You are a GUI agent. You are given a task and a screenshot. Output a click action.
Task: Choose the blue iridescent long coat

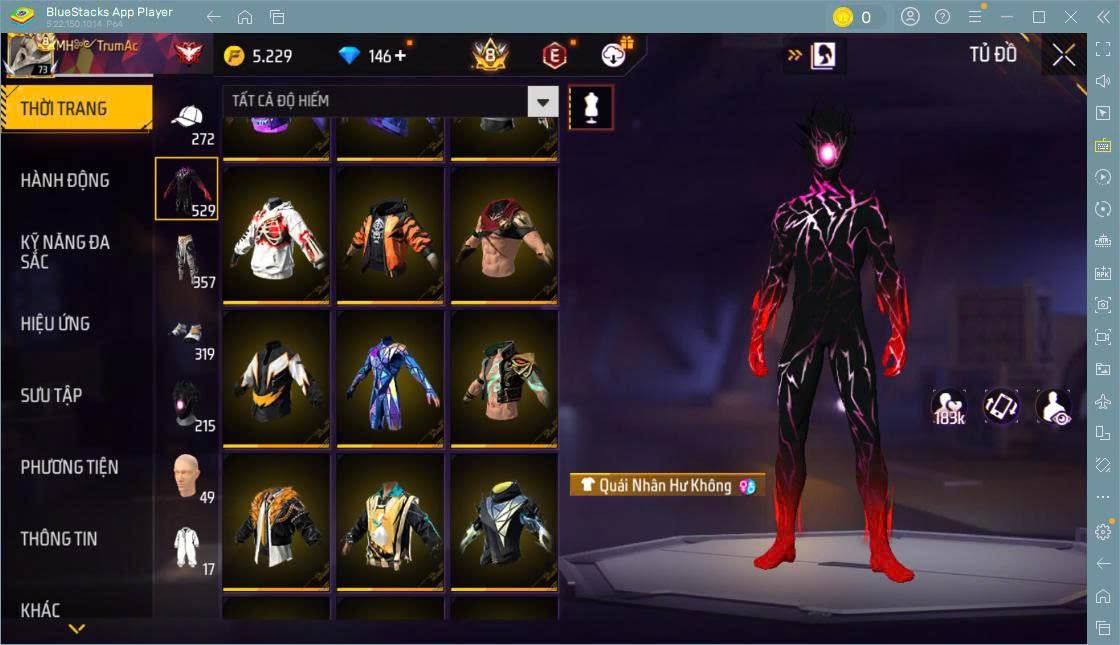click(x=390, y=380)
